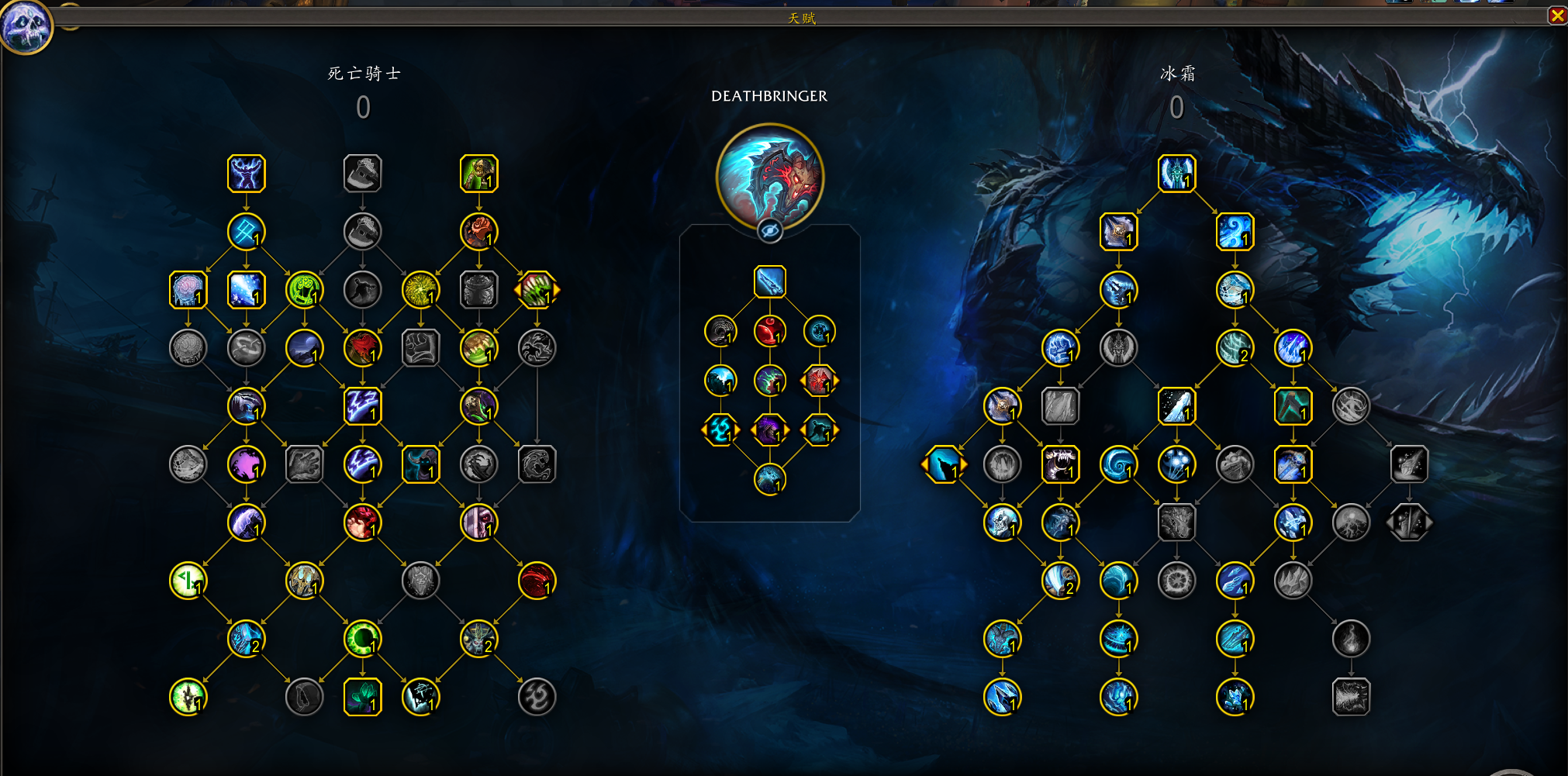Select the green zombie ghoul talent
This screenshot has height=776, width=1568.
point(478,174)
